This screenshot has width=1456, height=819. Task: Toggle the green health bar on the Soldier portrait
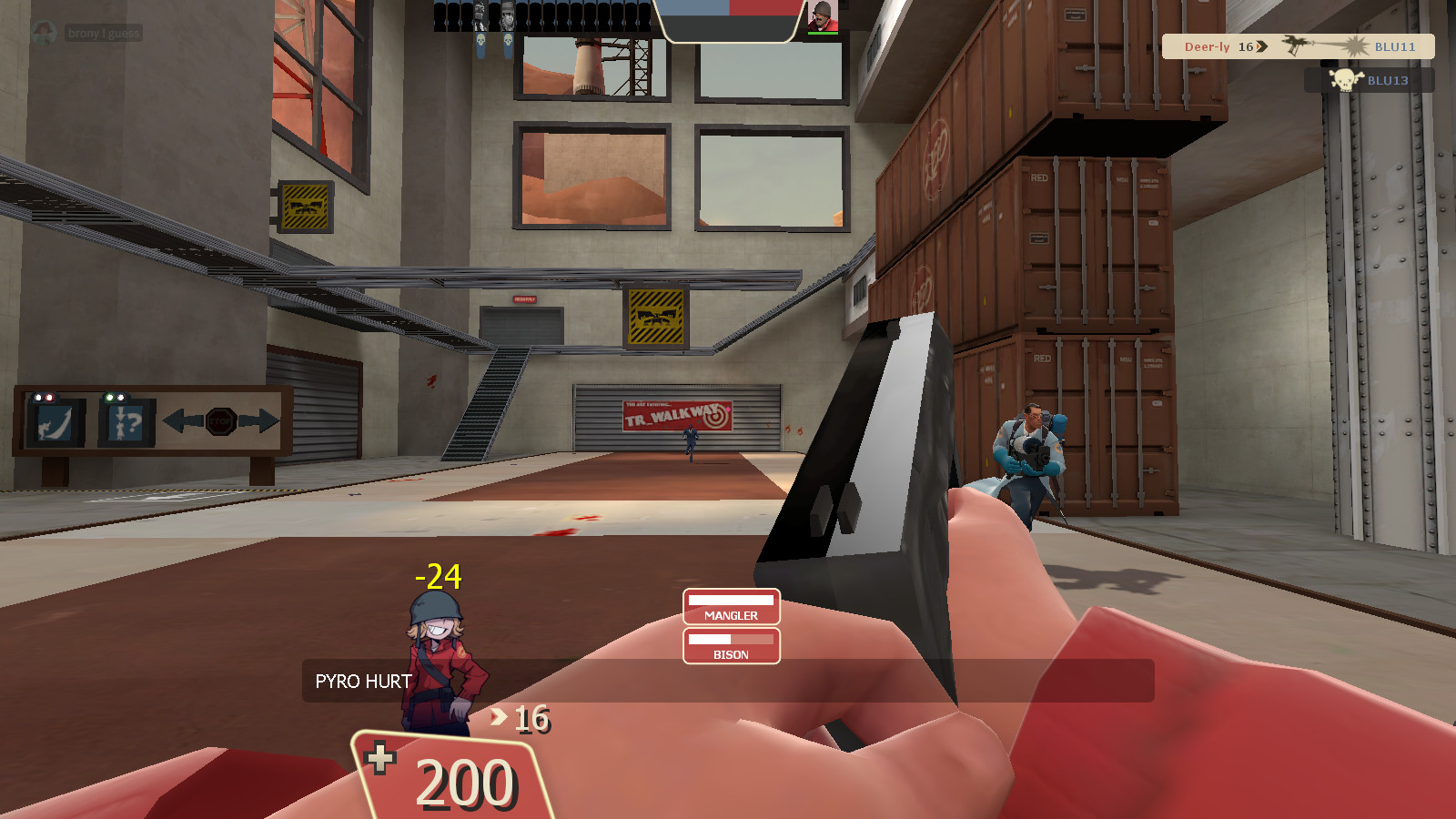824,33
